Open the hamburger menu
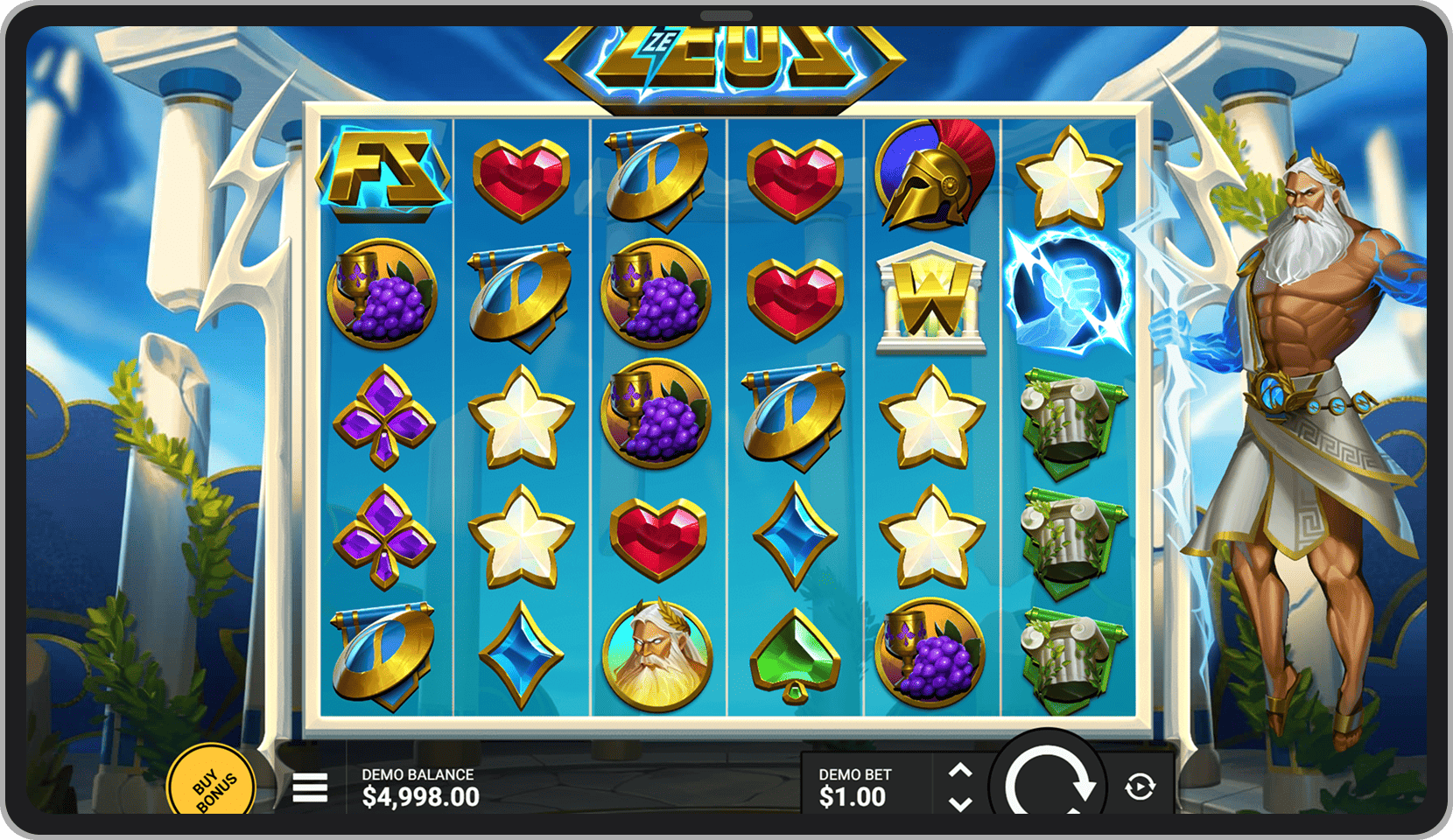1453x840 pixels. (x=310, y=787)
